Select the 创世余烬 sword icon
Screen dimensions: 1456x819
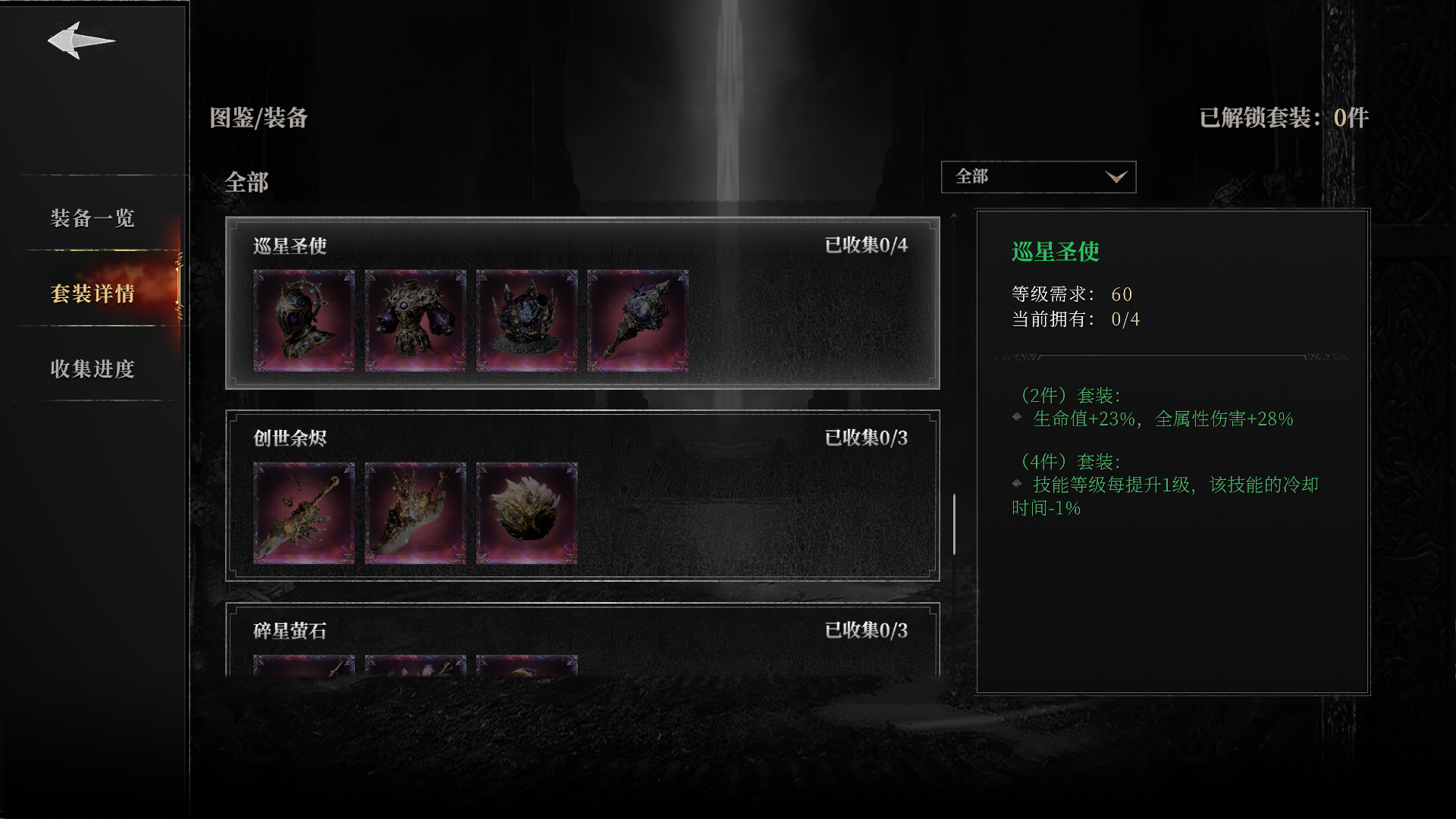(304, 513)
